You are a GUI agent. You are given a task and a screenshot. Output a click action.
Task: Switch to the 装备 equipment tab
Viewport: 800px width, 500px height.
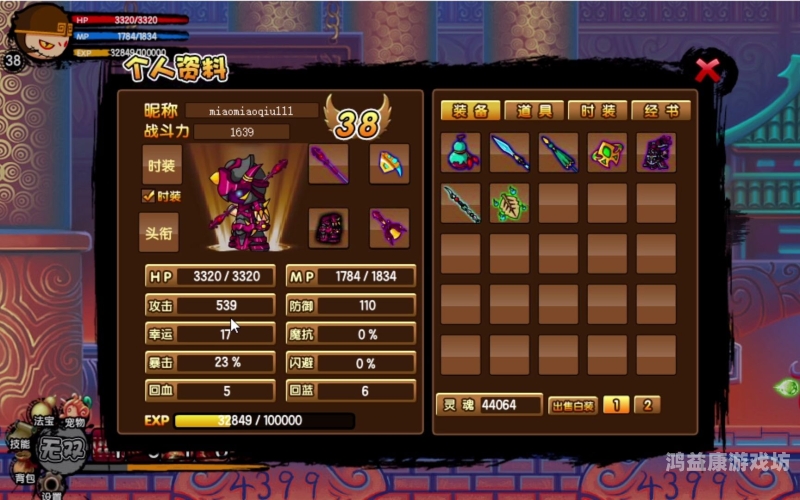tap(469, 110)
